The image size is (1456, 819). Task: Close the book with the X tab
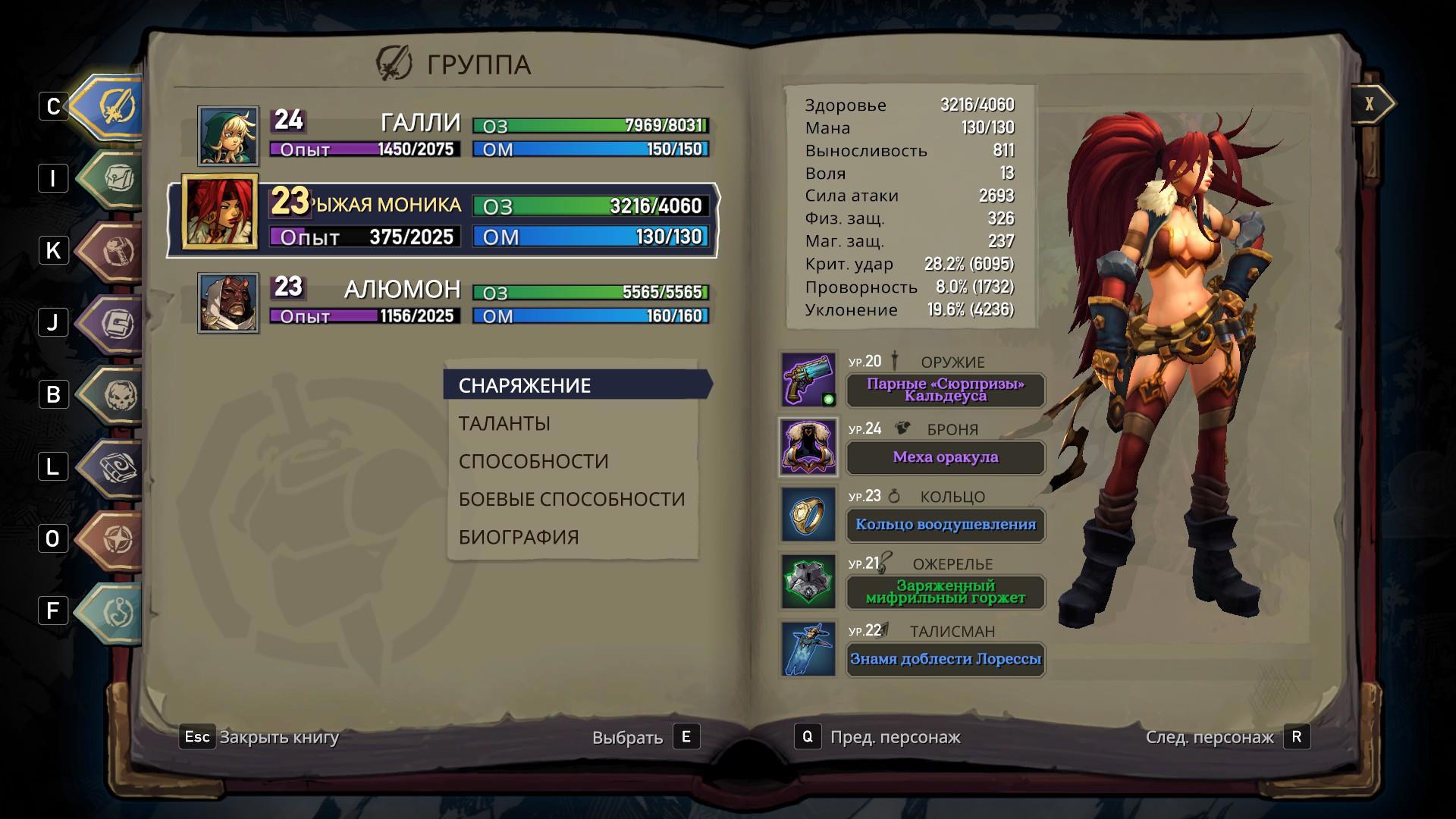[x=1370, y=104]
